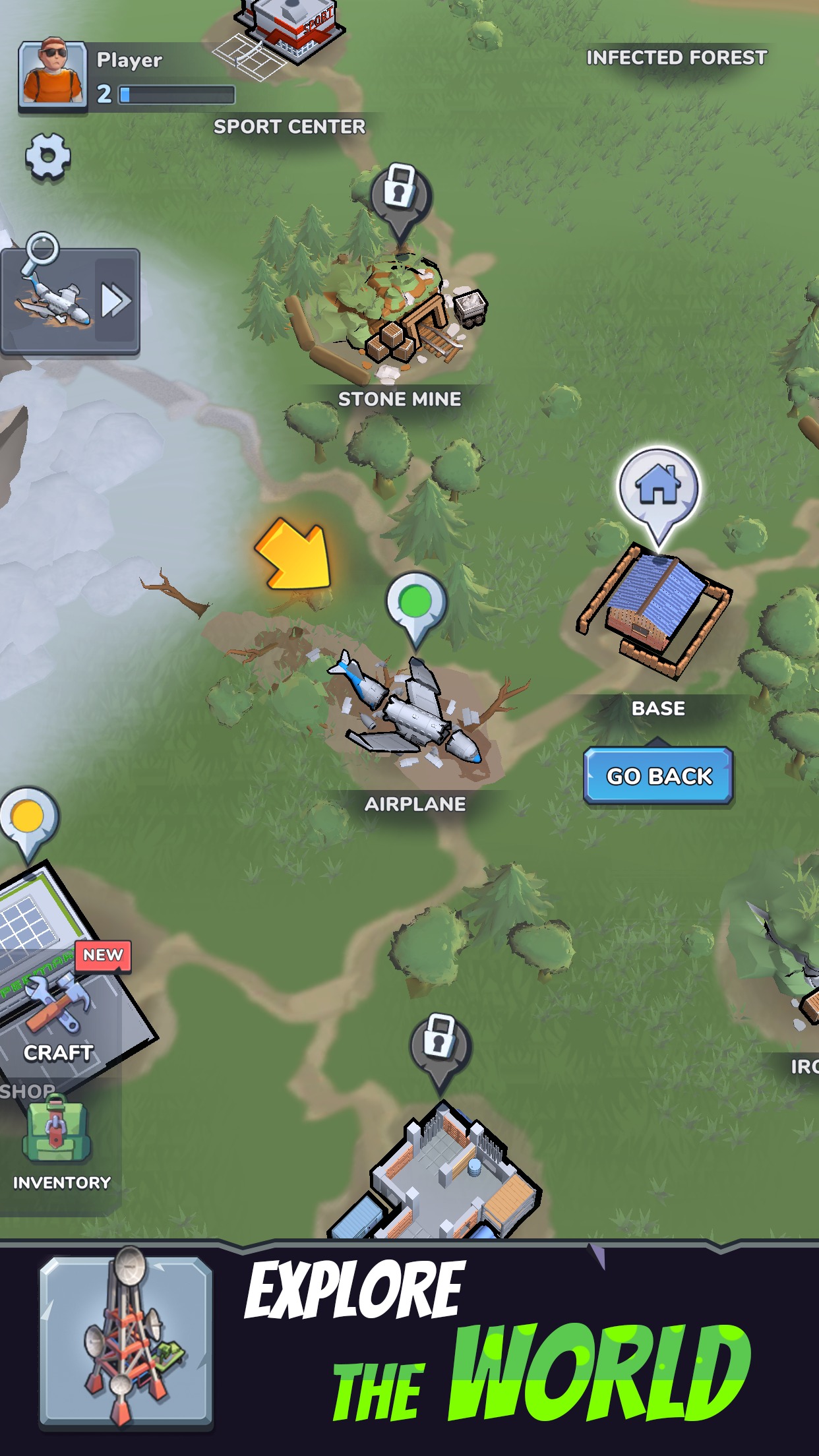Viewport: 819px width, 1456px height.
Task: Click the GO BACK button
Action: pyautogui.click(x=658, y=775)
